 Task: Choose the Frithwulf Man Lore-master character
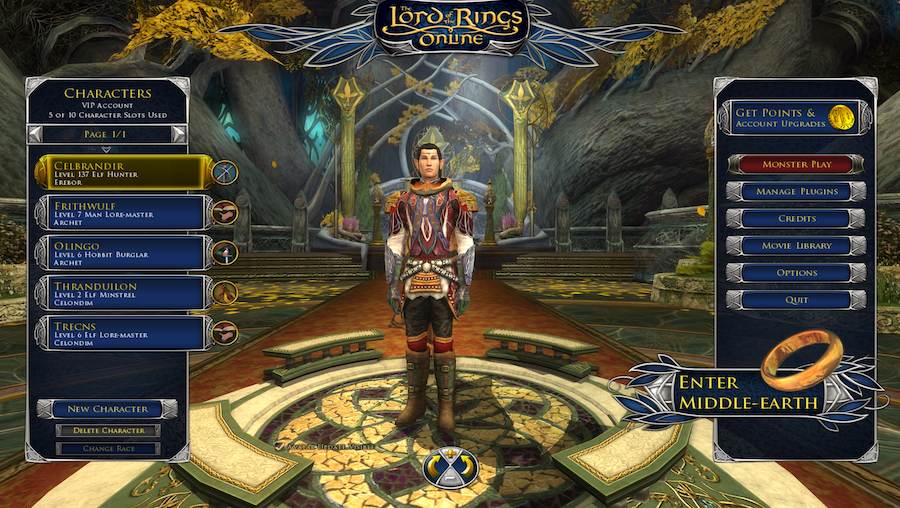(x=122, y=211)
